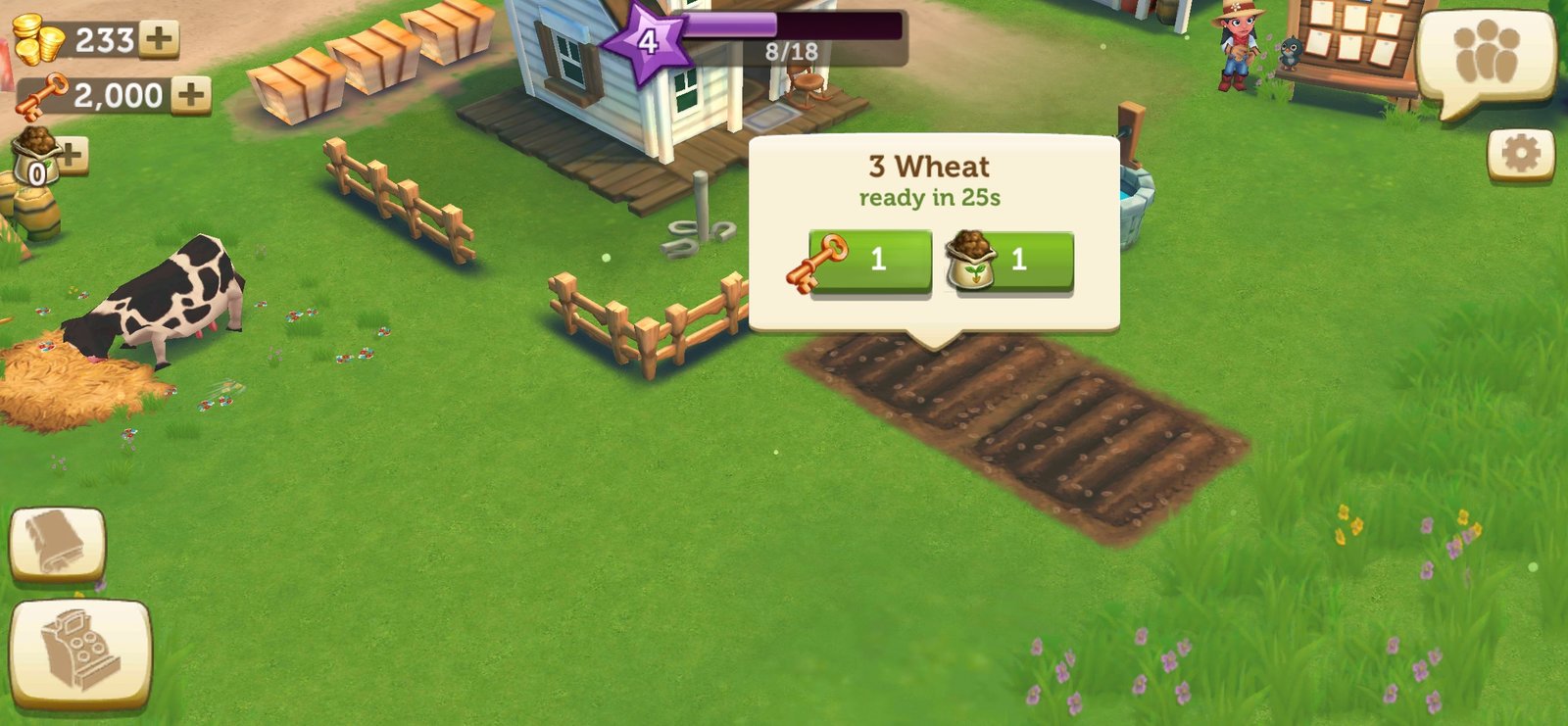The width and height of the screenshot is (1568, 726).
Task: Open the gear settings menu
Action: (1520, 154)
